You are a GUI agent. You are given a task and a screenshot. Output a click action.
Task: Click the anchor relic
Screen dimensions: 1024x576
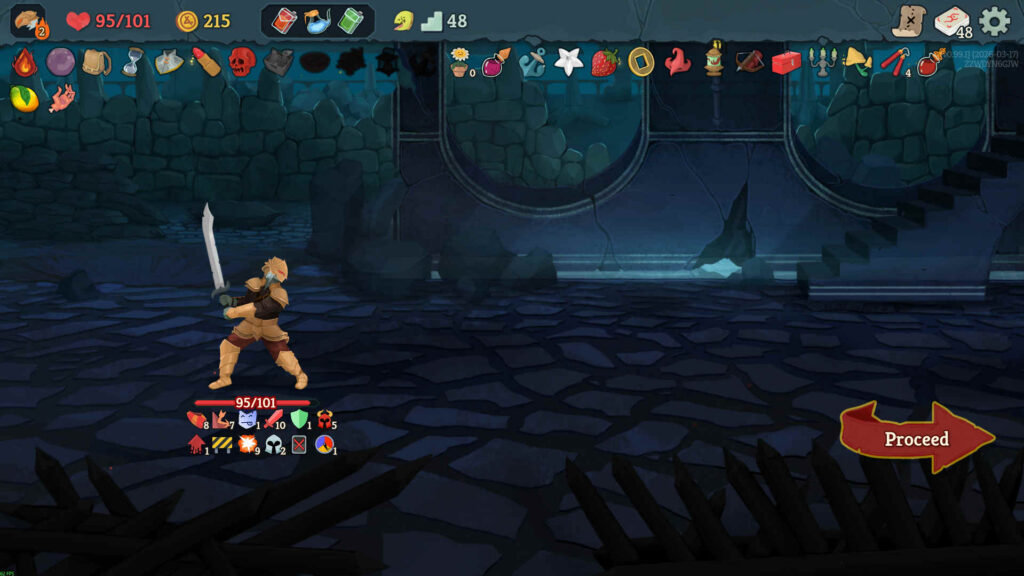click(531, 62)
